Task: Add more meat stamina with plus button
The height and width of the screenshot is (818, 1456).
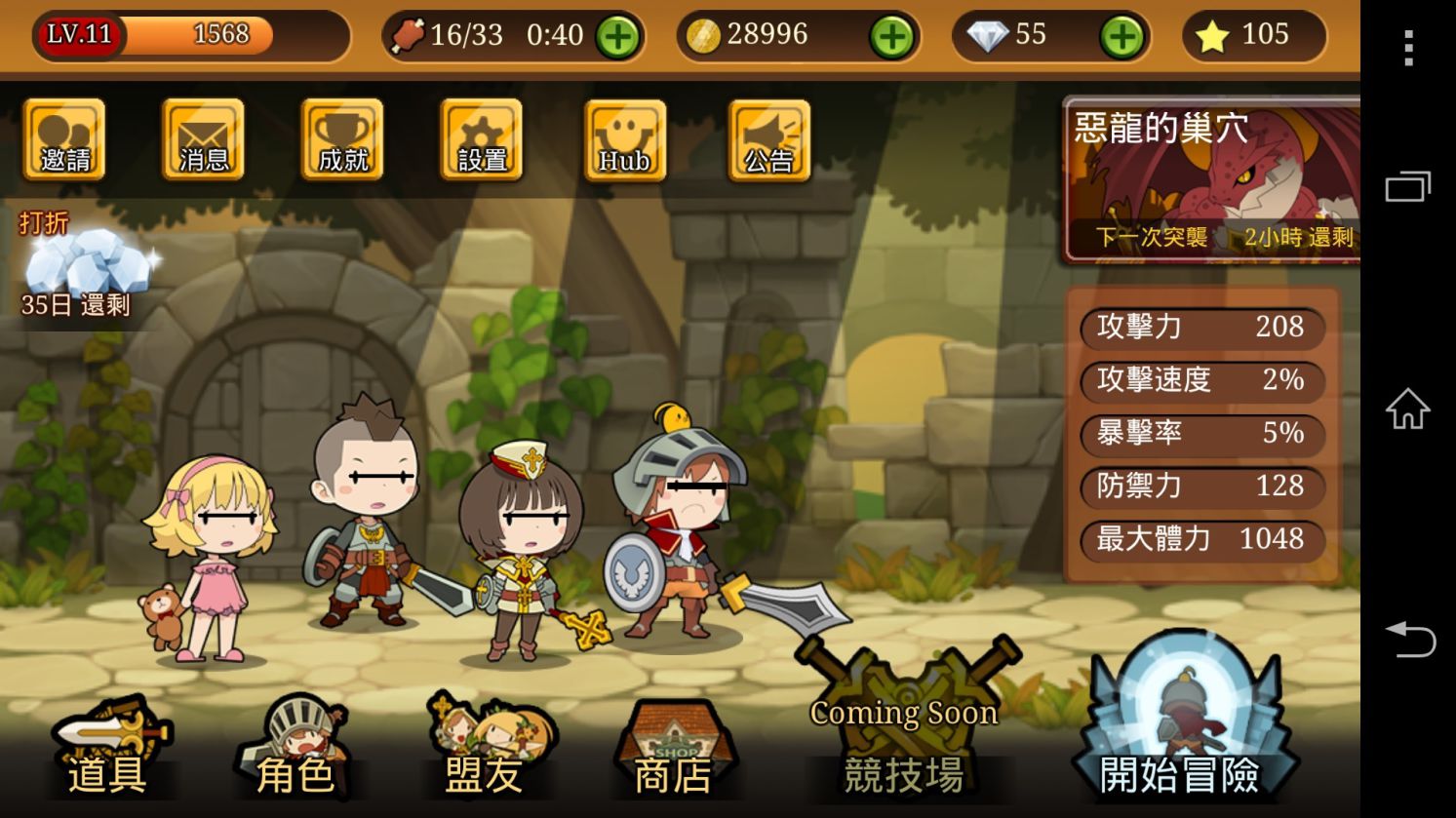Action: [618, 37]
